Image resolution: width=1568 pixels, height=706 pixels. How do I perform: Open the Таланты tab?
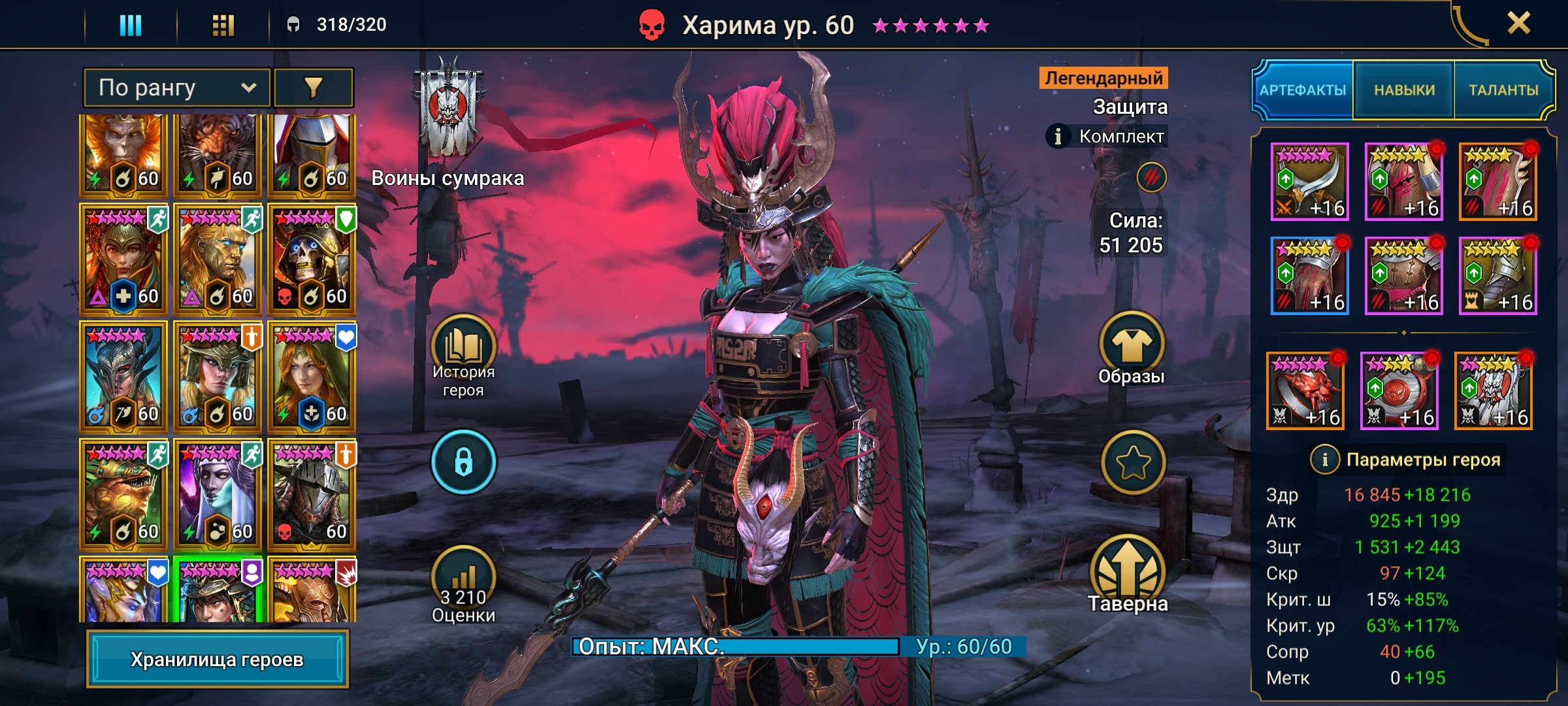tap(1503, 90)
